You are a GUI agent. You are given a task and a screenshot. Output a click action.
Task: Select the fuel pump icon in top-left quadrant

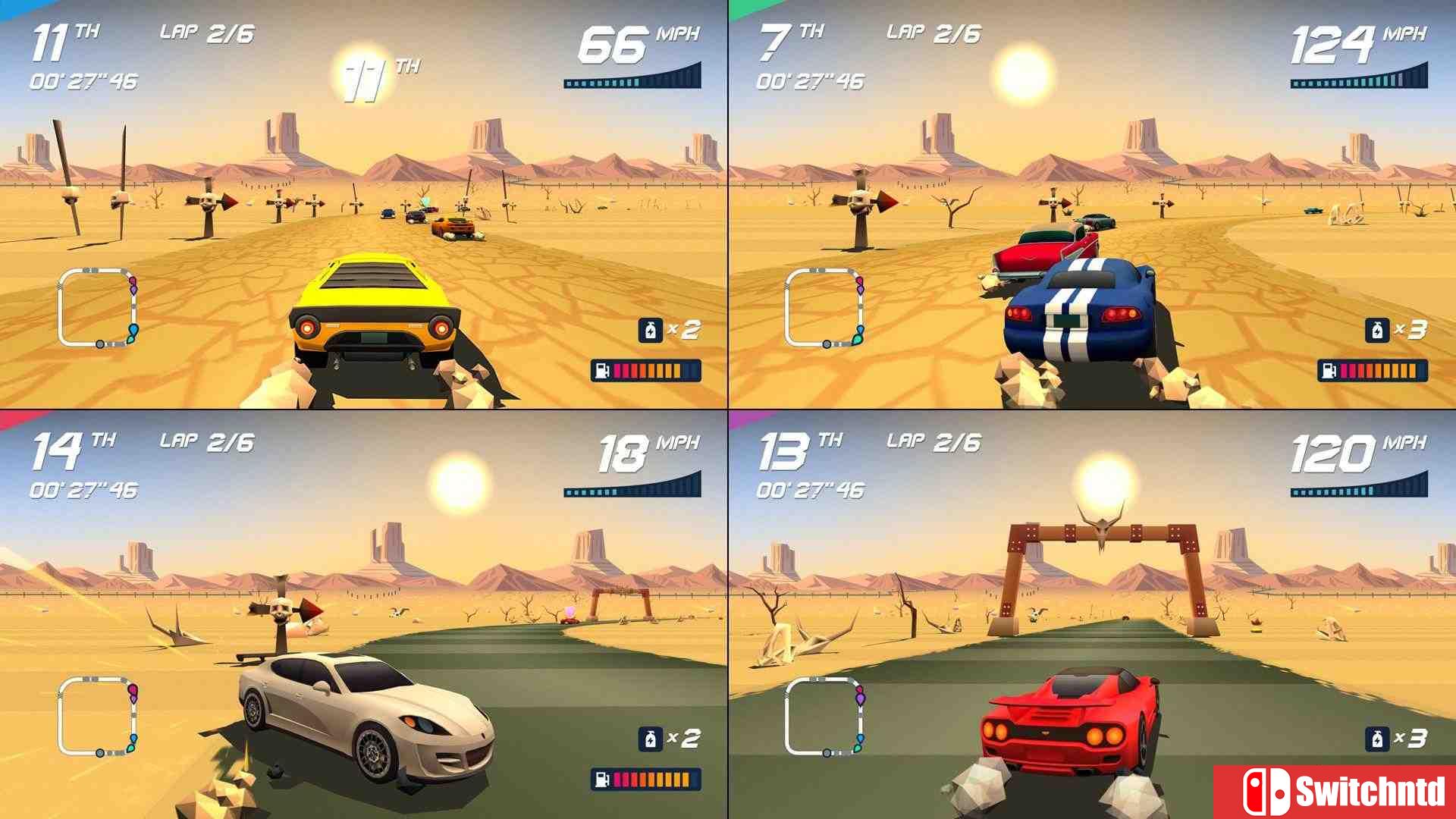point(602,372)
